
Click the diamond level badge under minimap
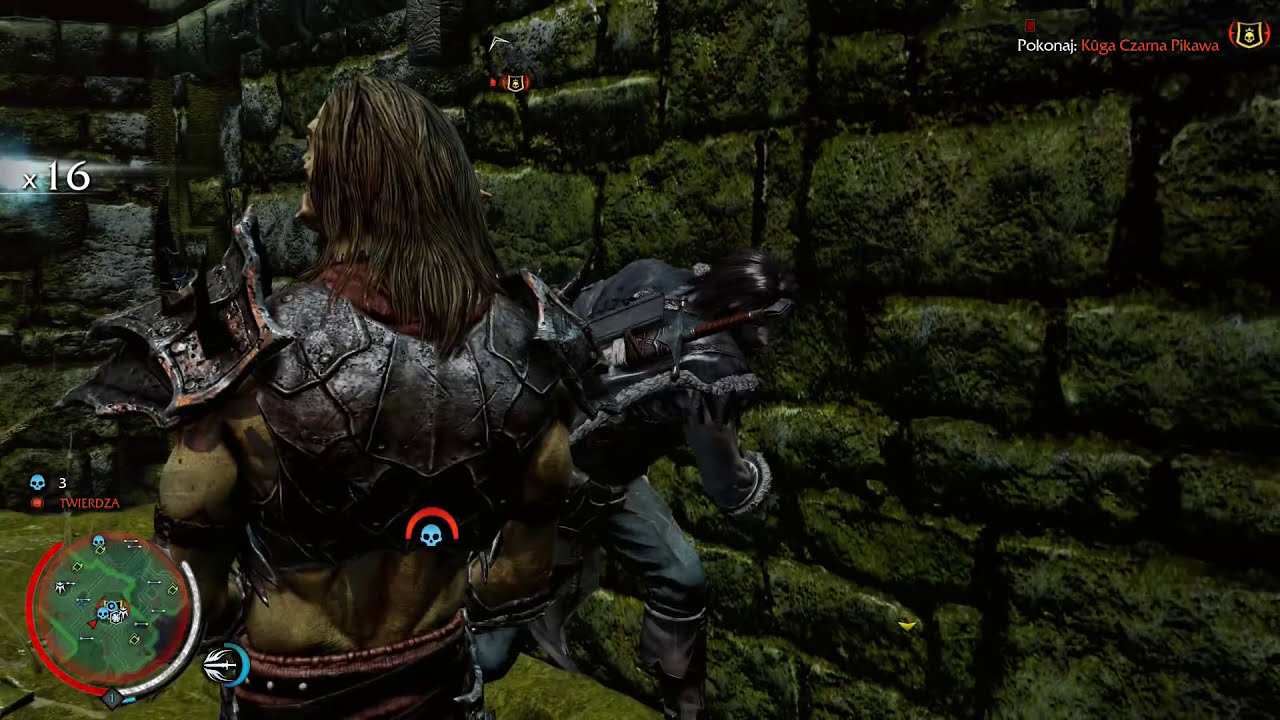[112, 698]
